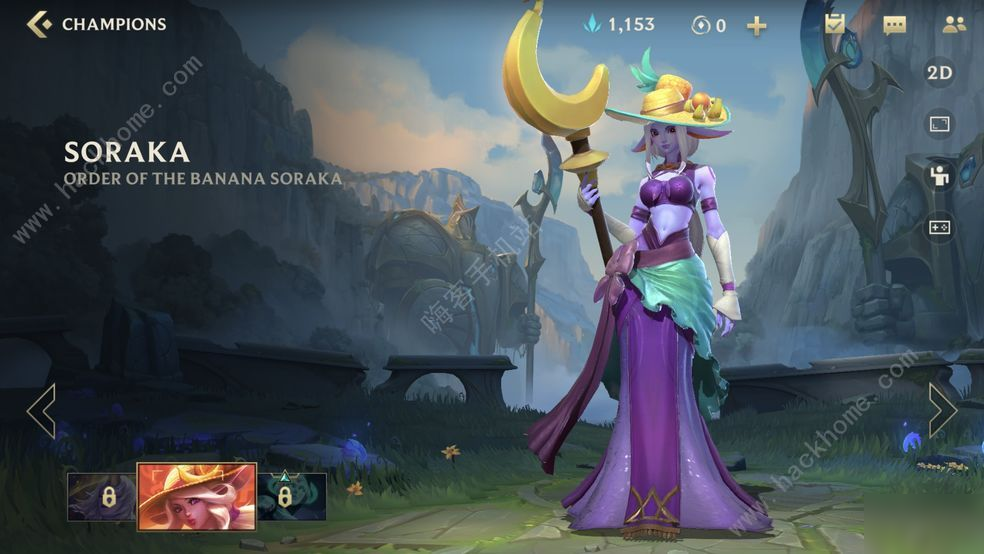Open the champion pose icon button
The height and width of the screenshot is (554, 984).
(x=939, y=176)
